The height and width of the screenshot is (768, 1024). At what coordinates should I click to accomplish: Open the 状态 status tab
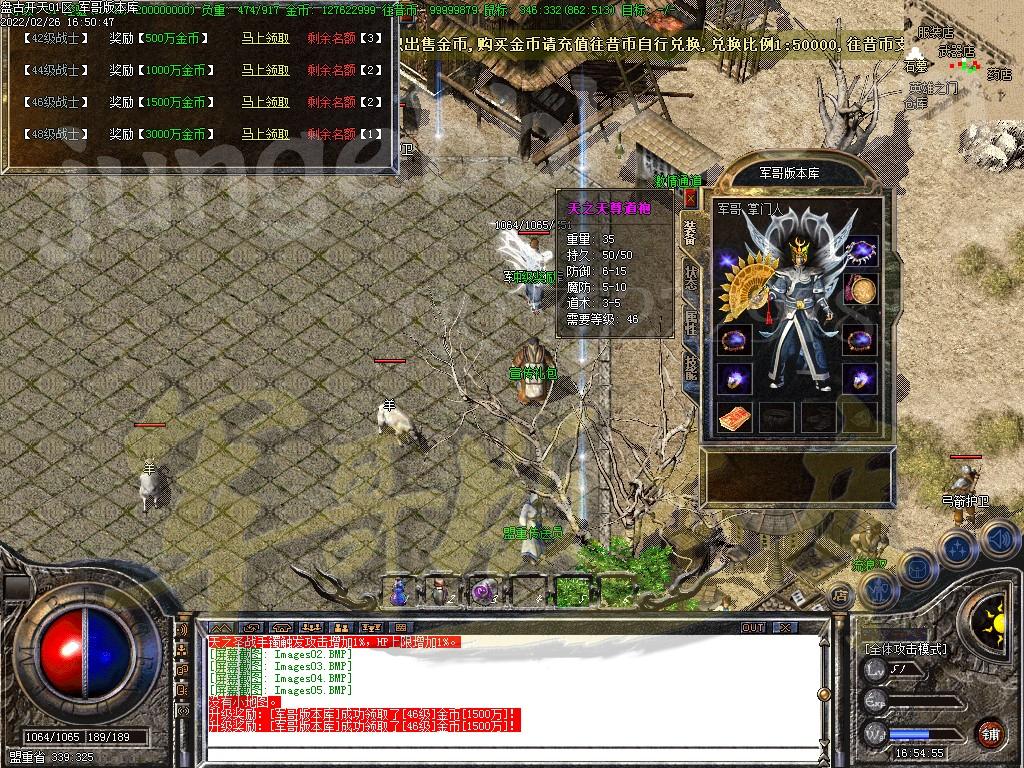click(x=690, y=277)
